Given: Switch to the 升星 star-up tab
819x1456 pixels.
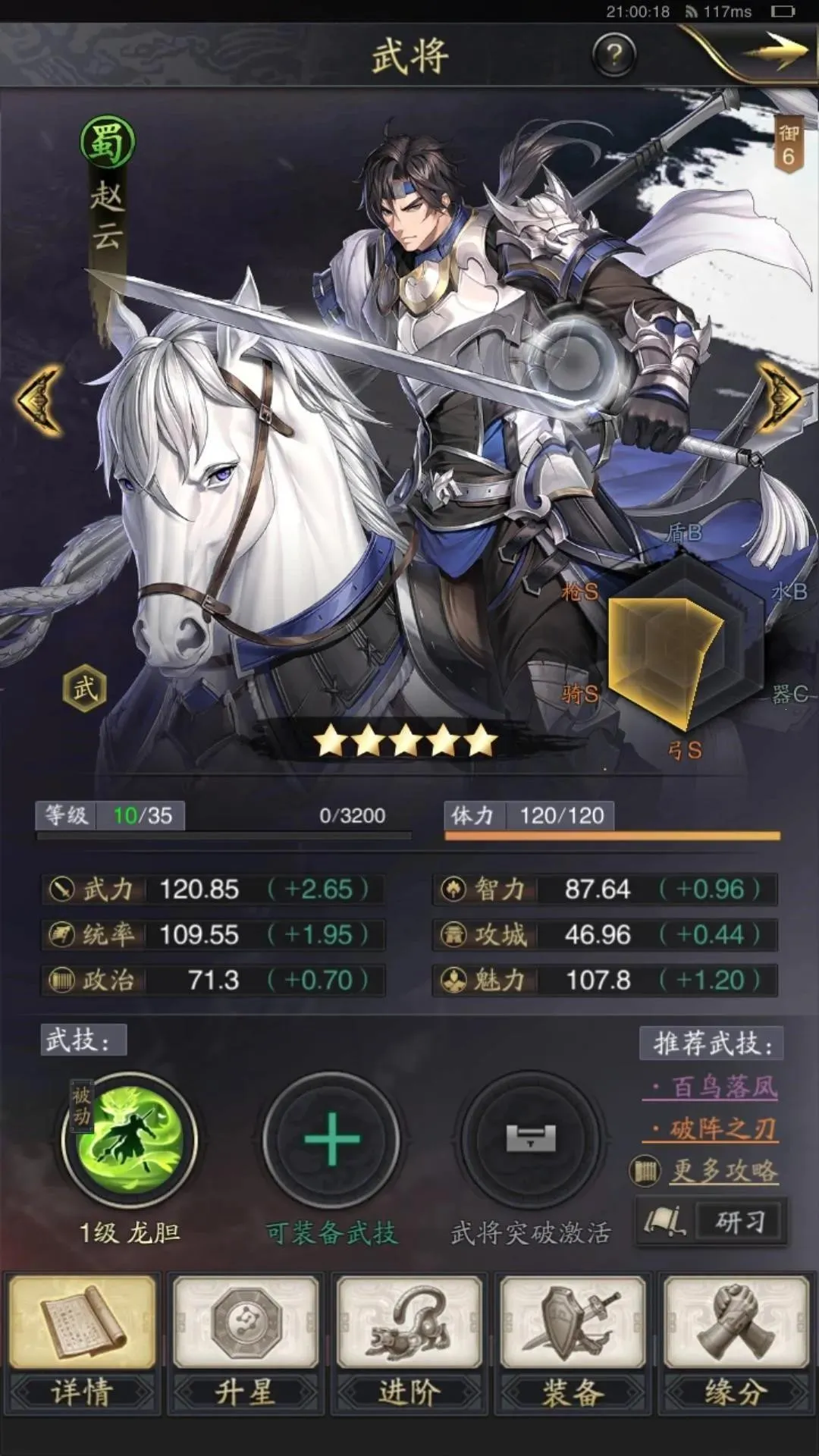Looking at the screenshot, I should tap(246, 1344).
